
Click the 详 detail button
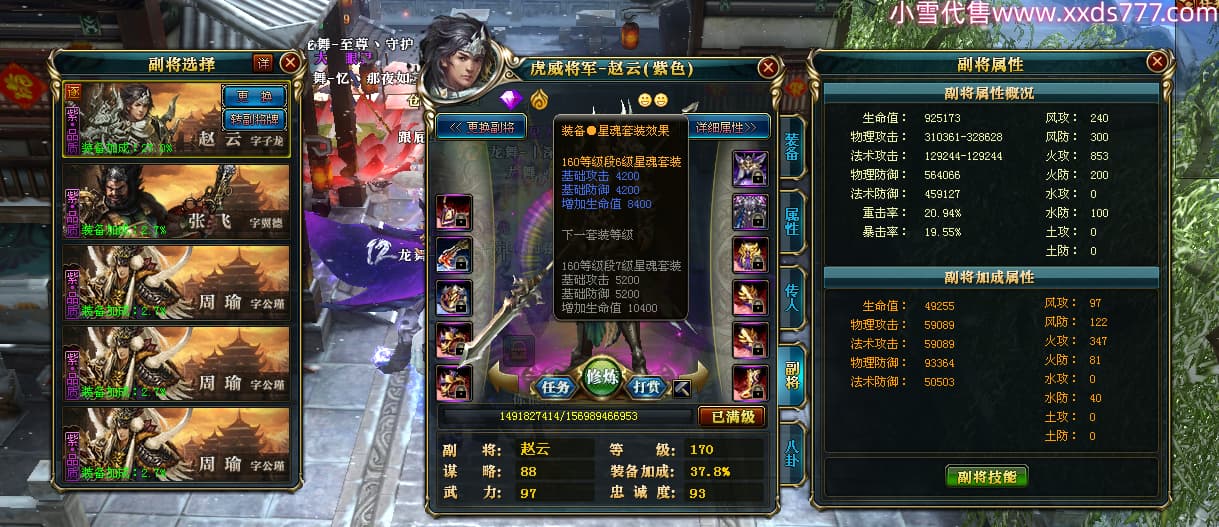click(263, 62)
